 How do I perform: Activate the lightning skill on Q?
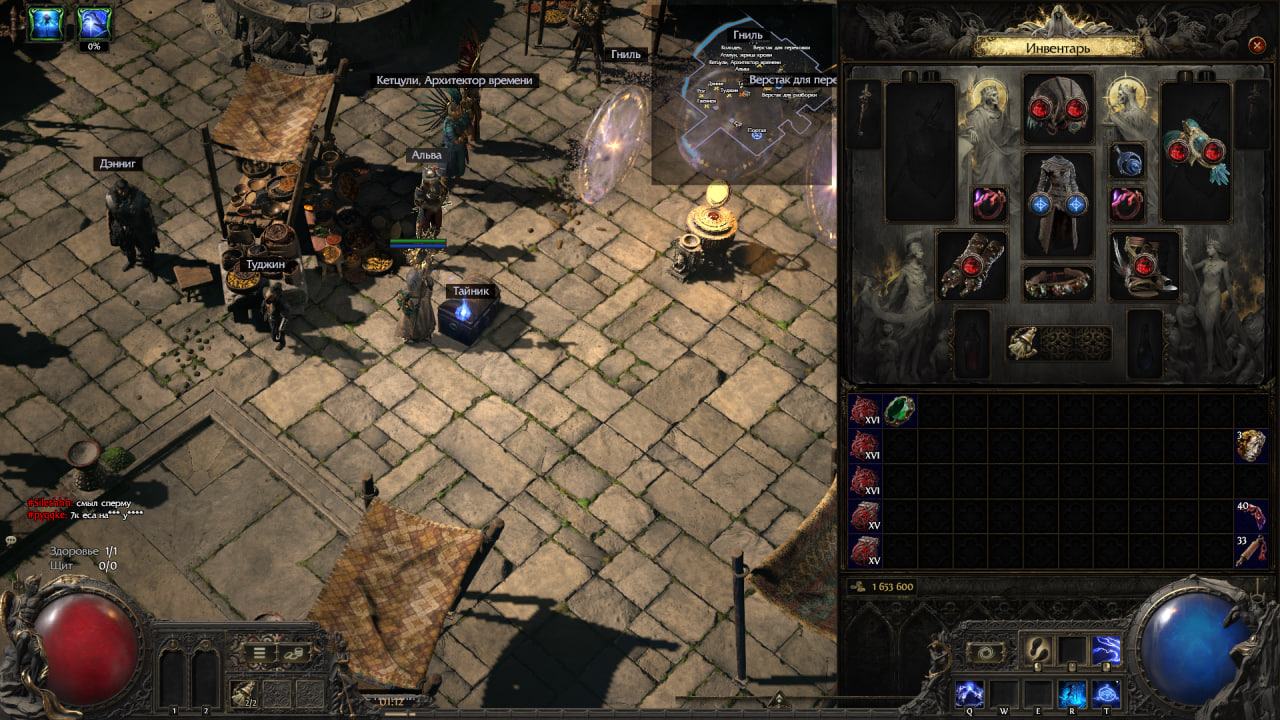tap(969, 693)
